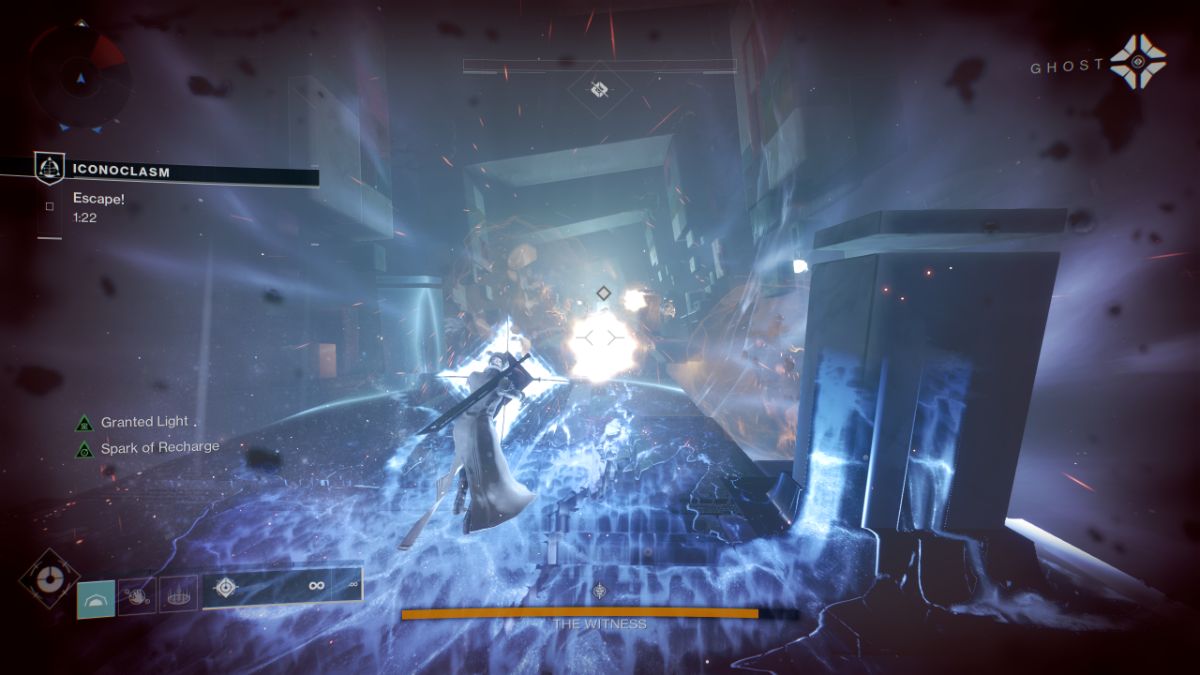Open the Ghost icon
1200x675 pixels.
click(1137, 61)
